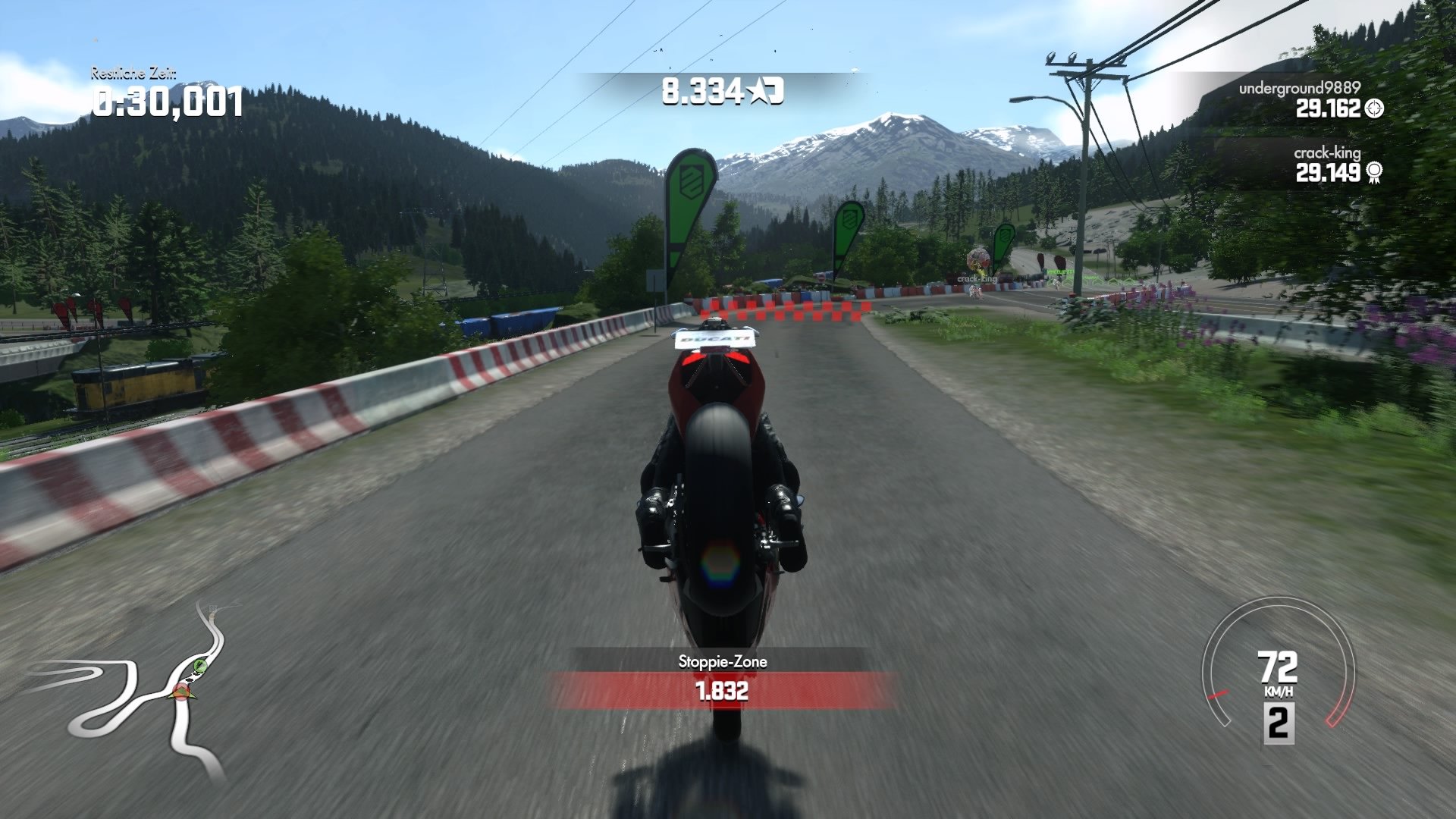
Task: Select the rosette medal icon beside 29.149
Action: coord(1374,172)
